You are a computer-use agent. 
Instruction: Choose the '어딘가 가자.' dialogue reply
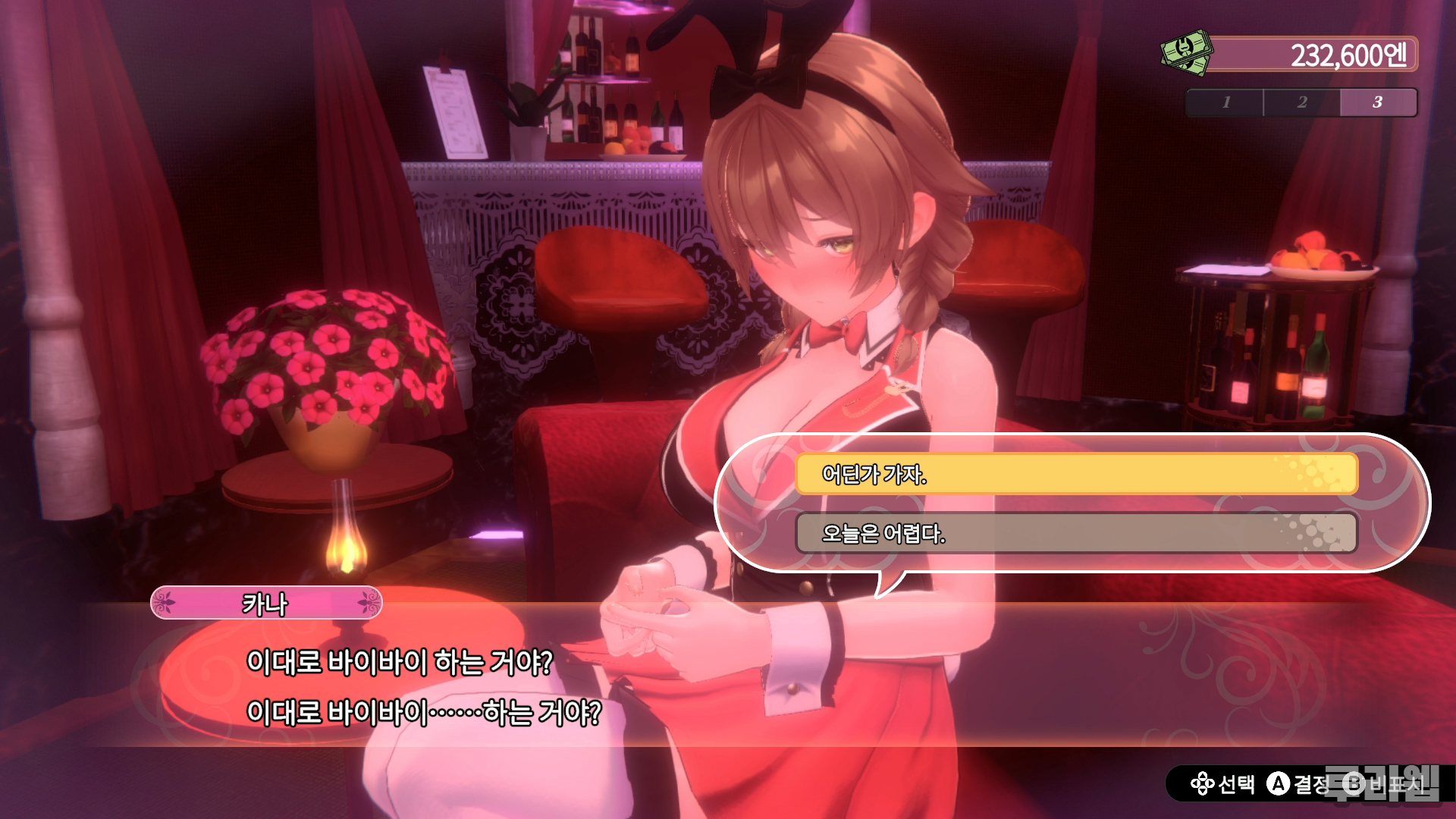(1075, 474)
